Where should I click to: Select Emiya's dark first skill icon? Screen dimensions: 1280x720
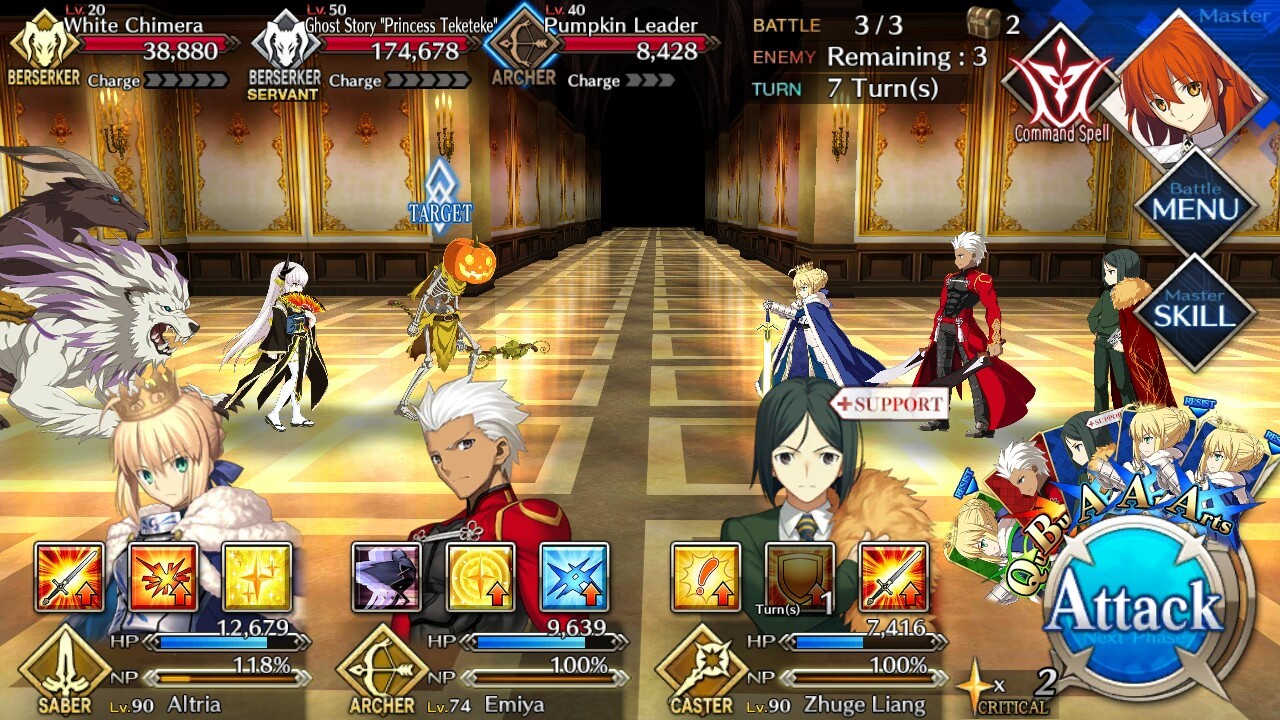pos(386,577)
